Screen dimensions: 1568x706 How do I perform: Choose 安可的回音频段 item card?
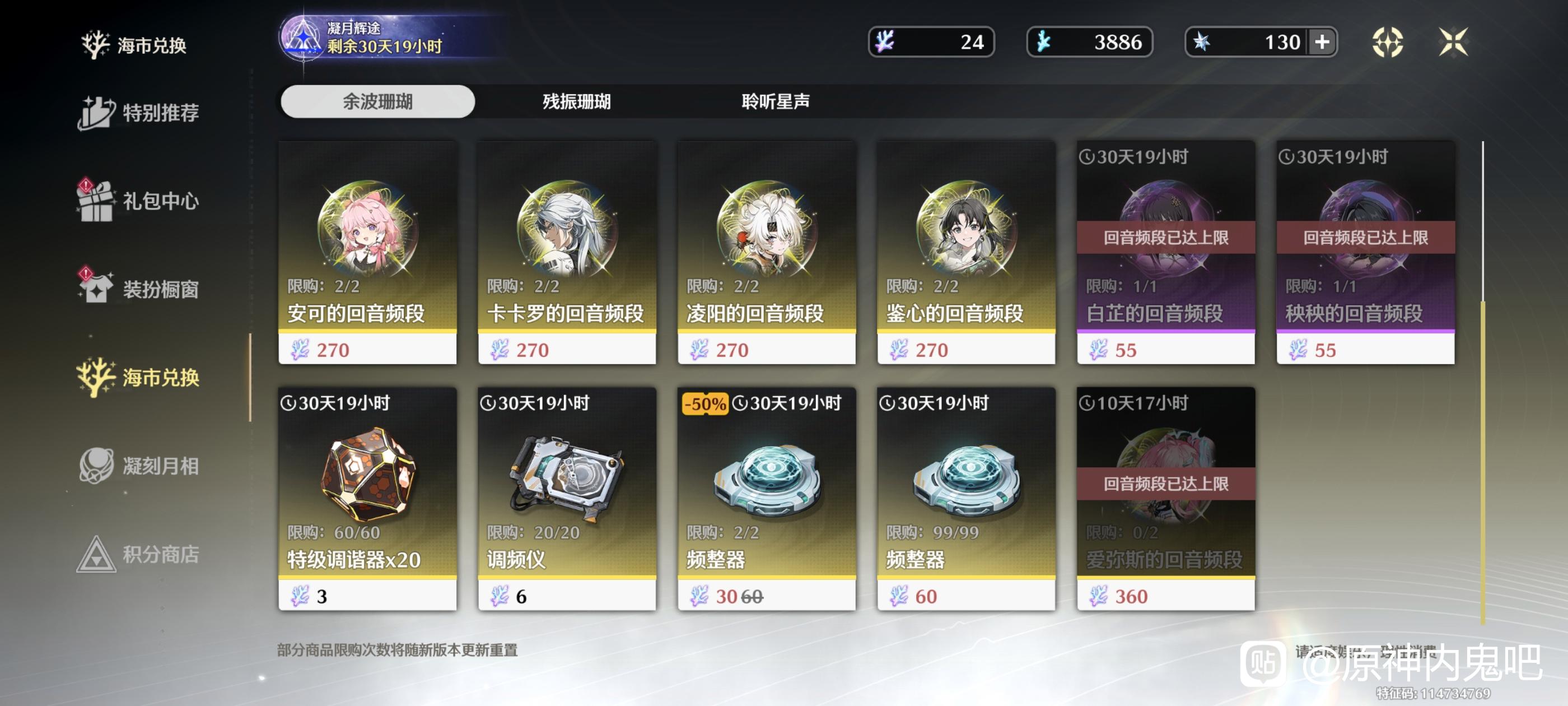point(367,253)
